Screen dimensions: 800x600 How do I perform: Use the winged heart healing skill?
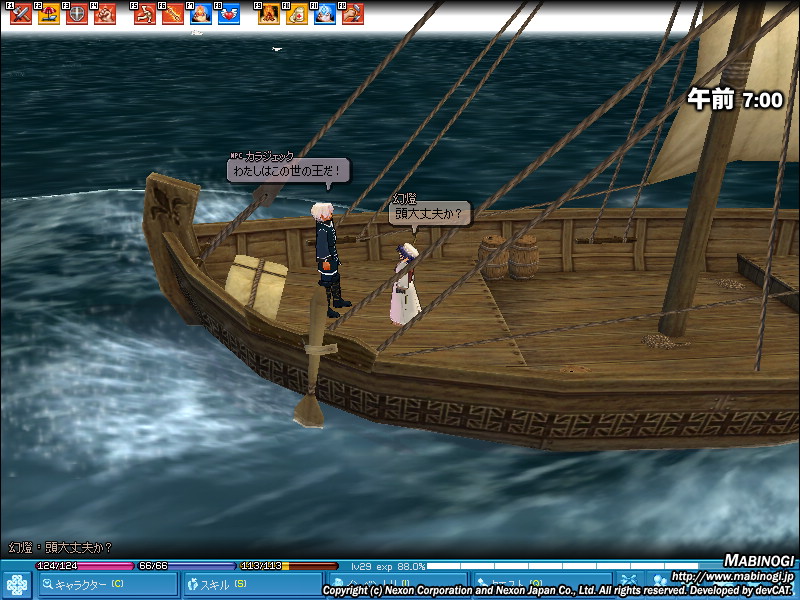pyautogui.click(x=229, y=15)
